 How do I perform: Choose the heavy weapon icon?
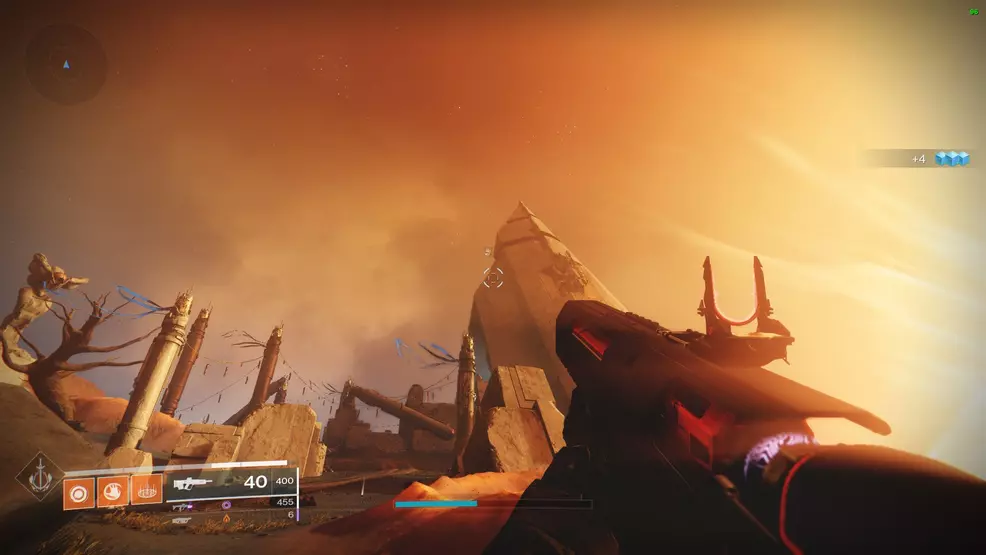click(x=181, y=520)
